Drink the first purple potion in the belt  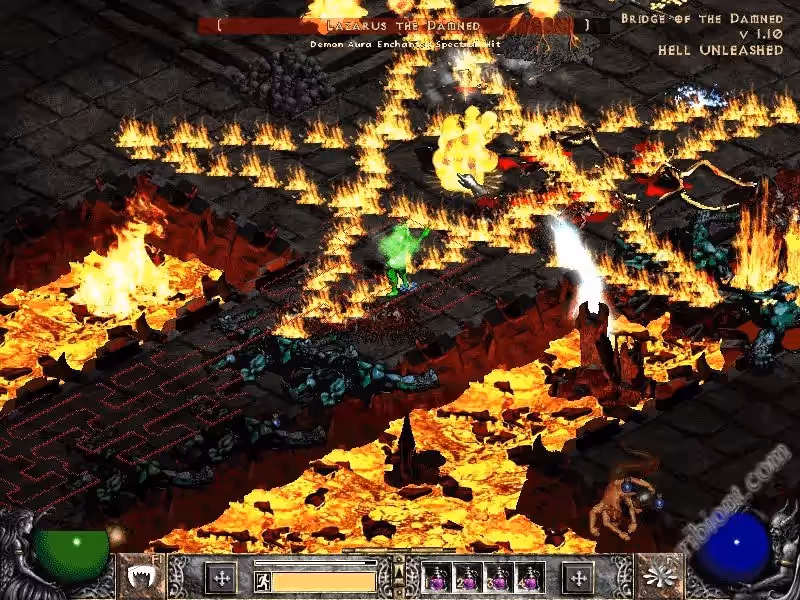tap(435, 578)
